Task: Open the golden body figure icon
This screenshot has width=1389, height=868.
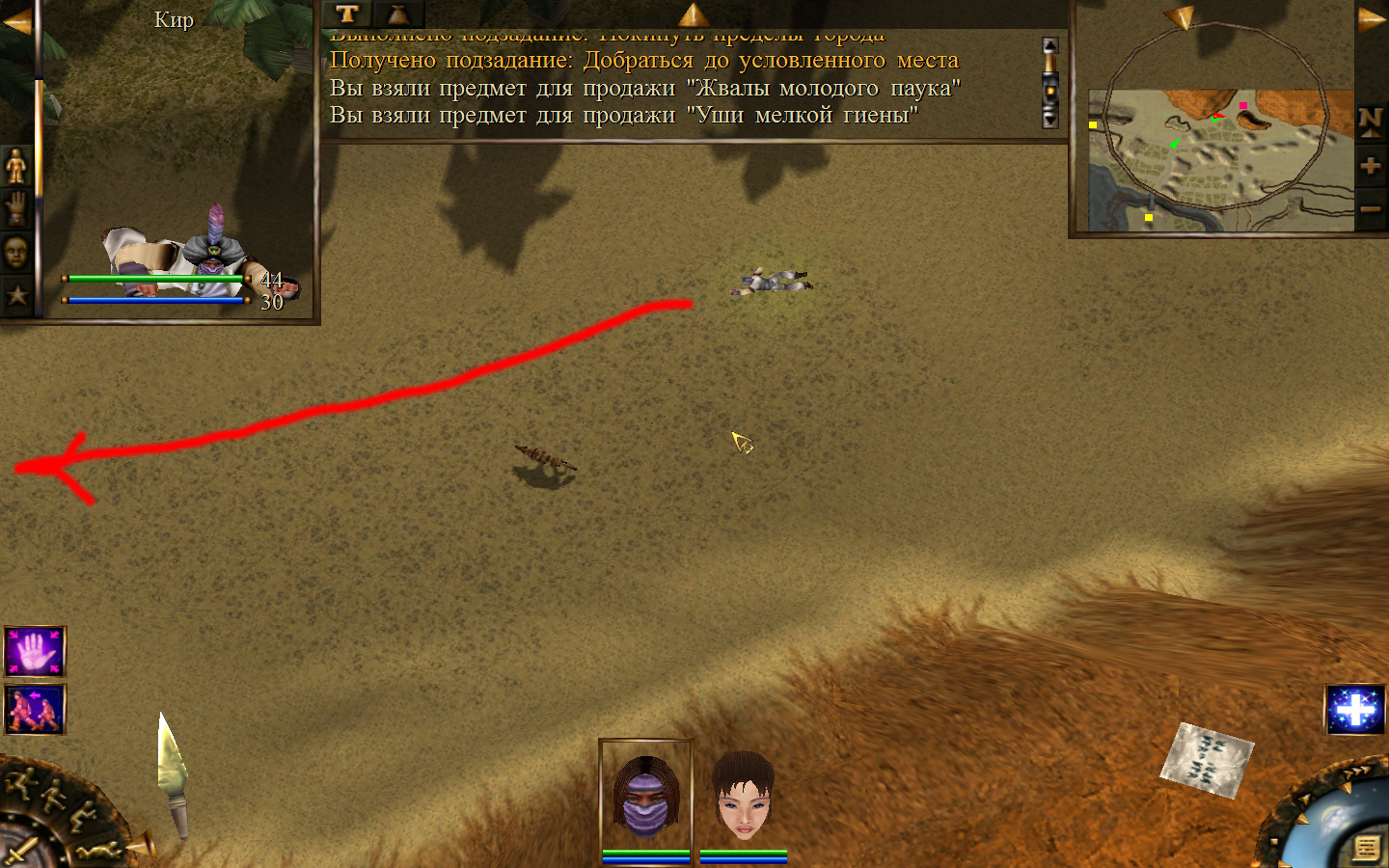Action: (16, 166)
